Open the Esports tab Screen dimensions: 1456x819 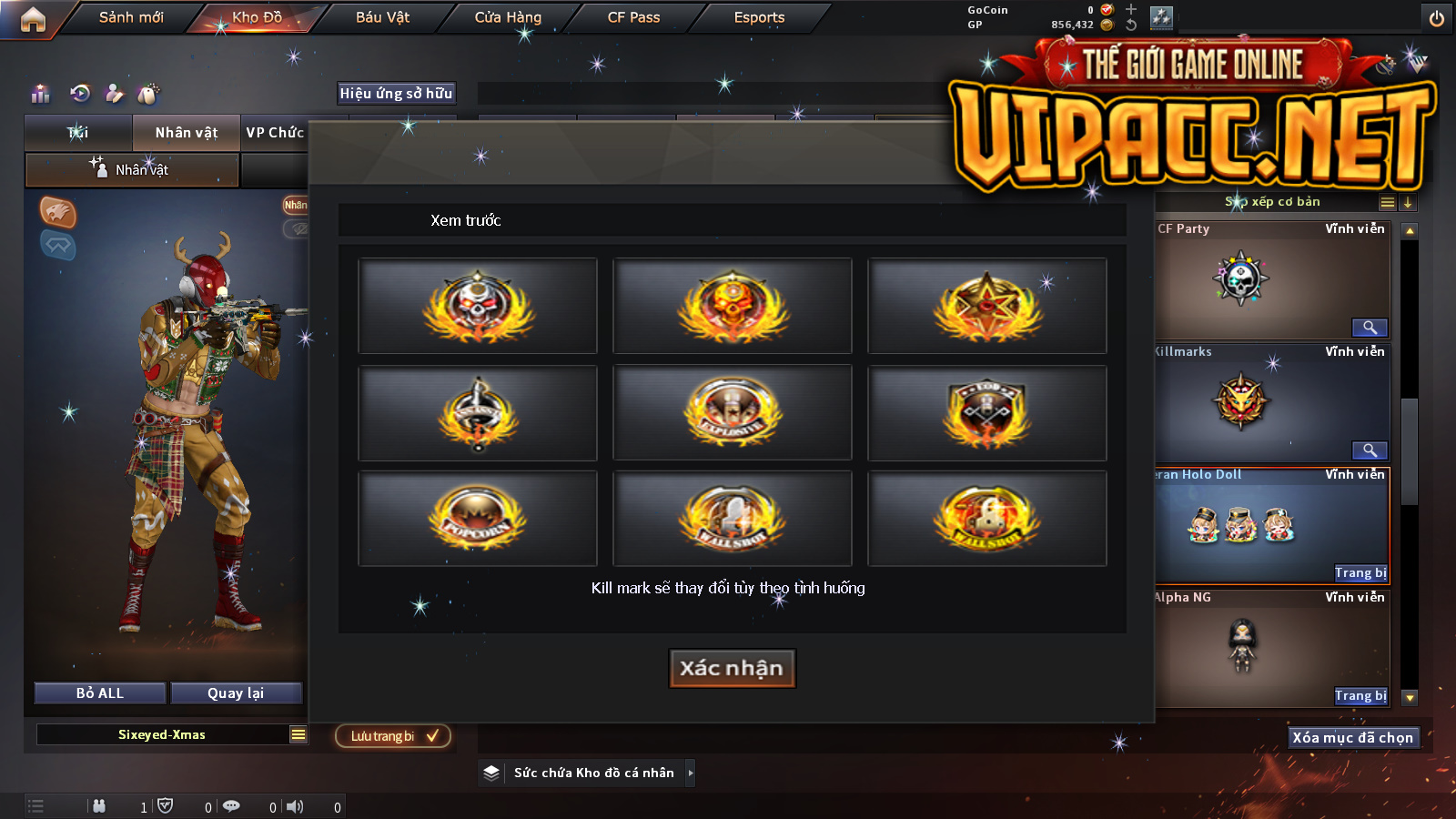[759, 17]
